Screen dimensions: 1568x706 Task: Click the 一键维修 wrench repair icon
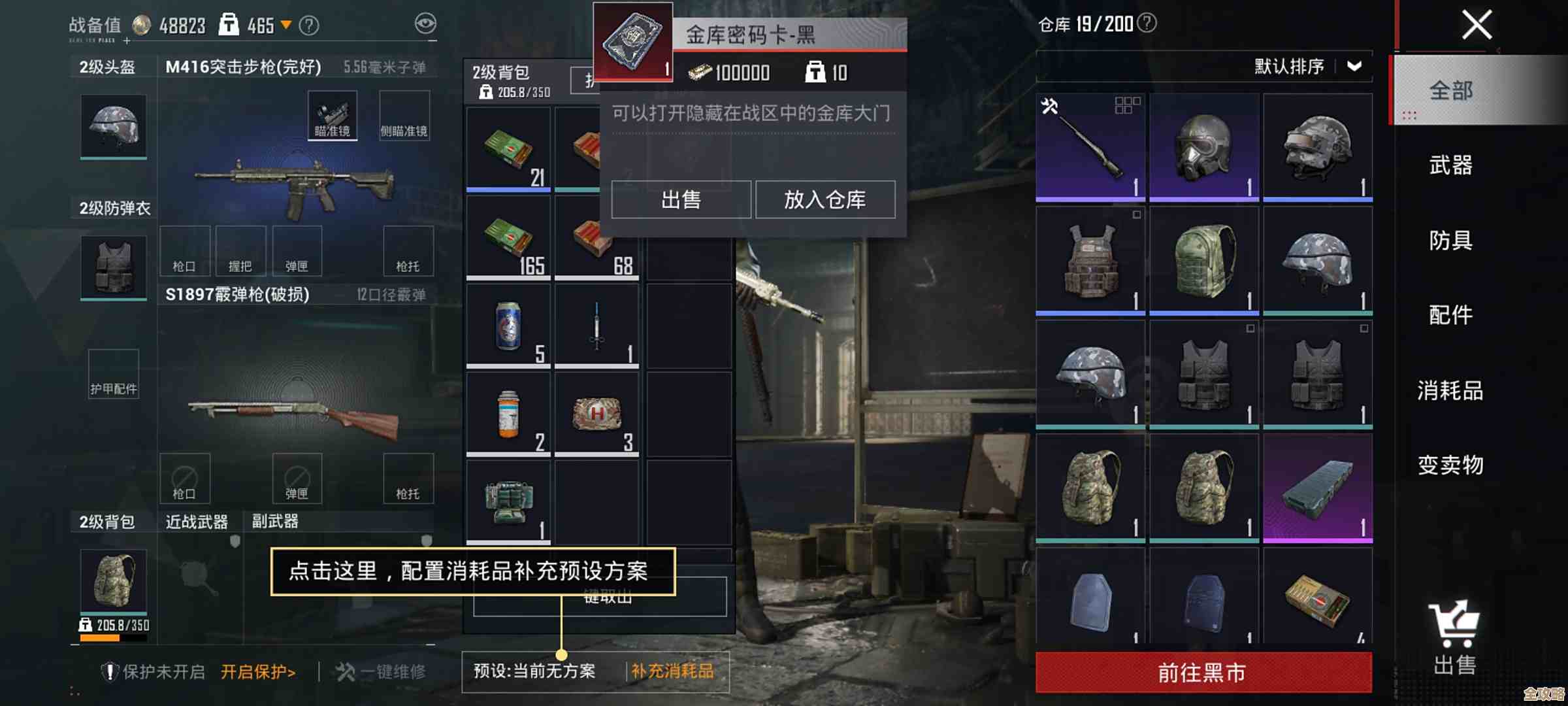coord(344,671)
